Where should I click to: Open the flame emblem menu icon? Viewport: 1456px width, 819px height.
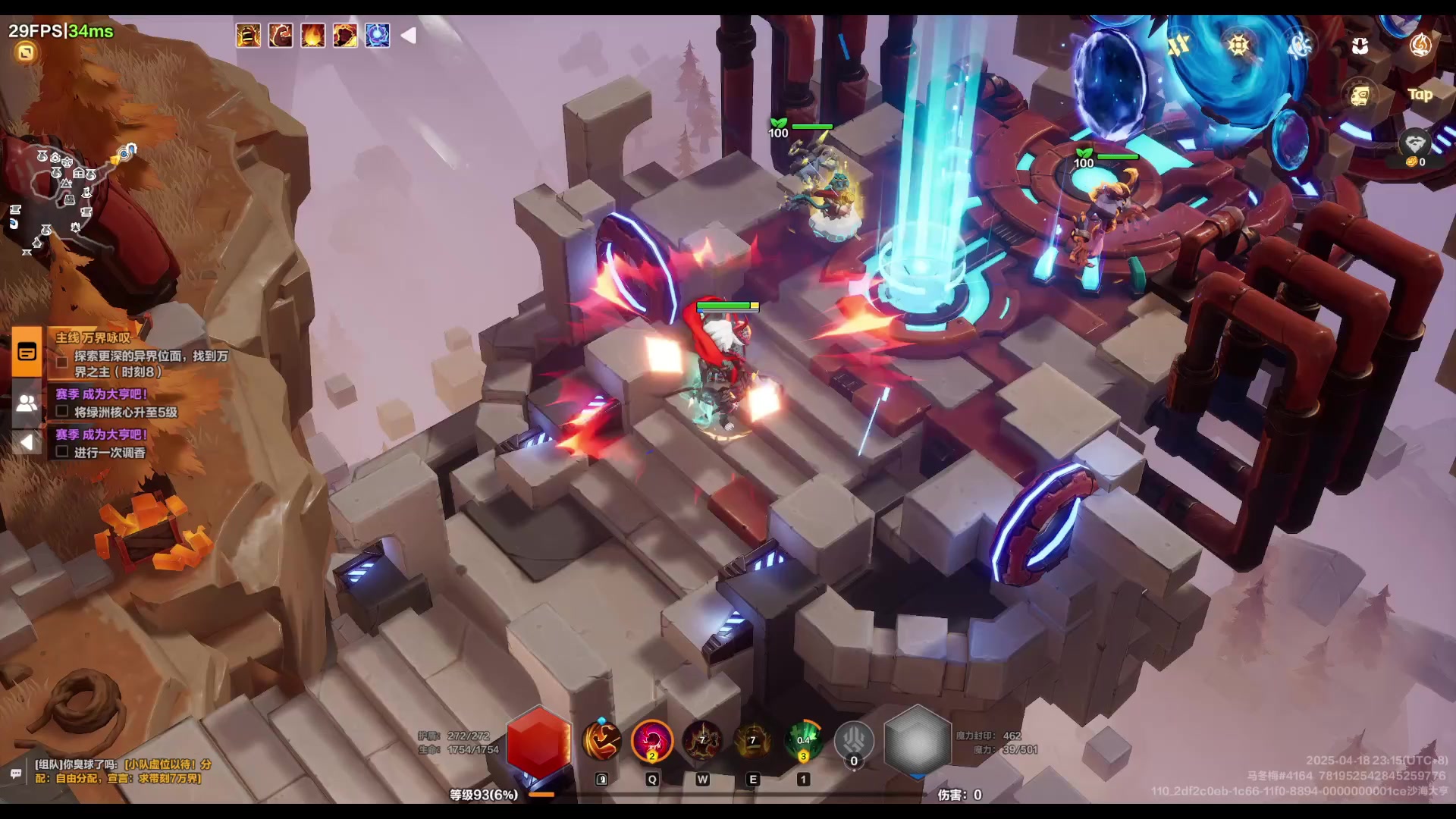tap(1420, 45)
